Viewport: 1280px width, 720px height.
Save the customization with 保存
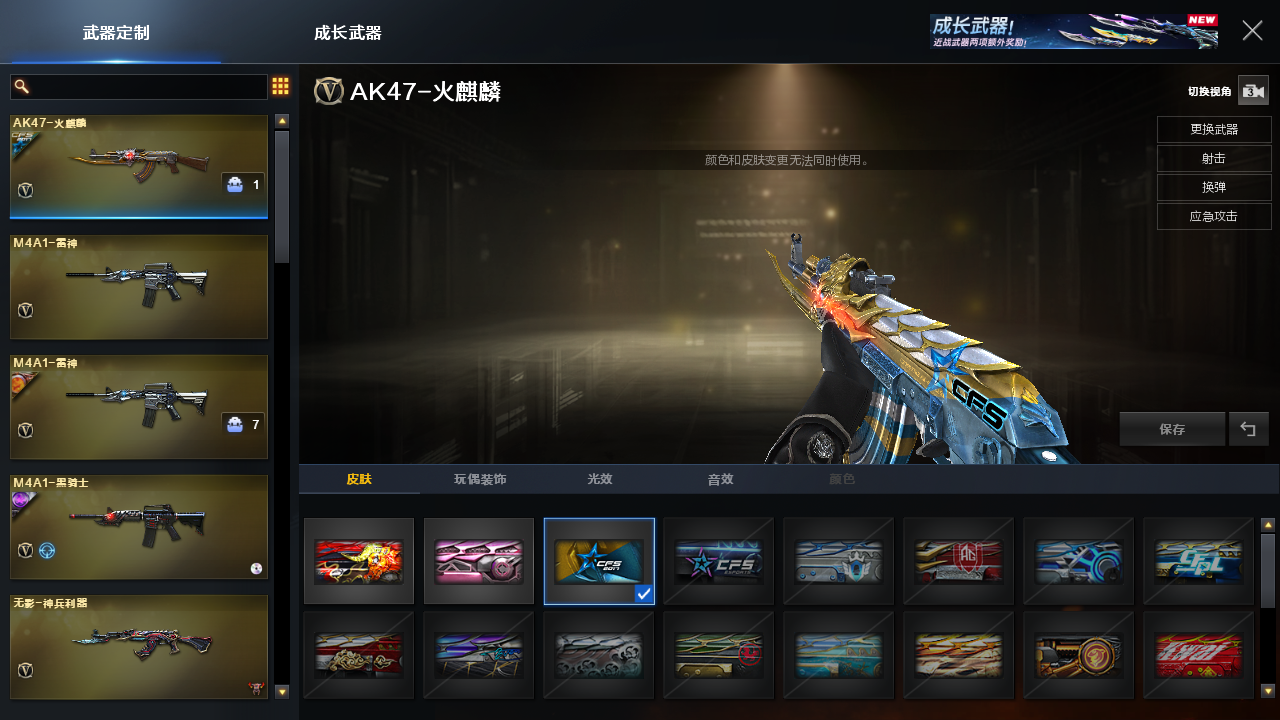[1172, 429]
